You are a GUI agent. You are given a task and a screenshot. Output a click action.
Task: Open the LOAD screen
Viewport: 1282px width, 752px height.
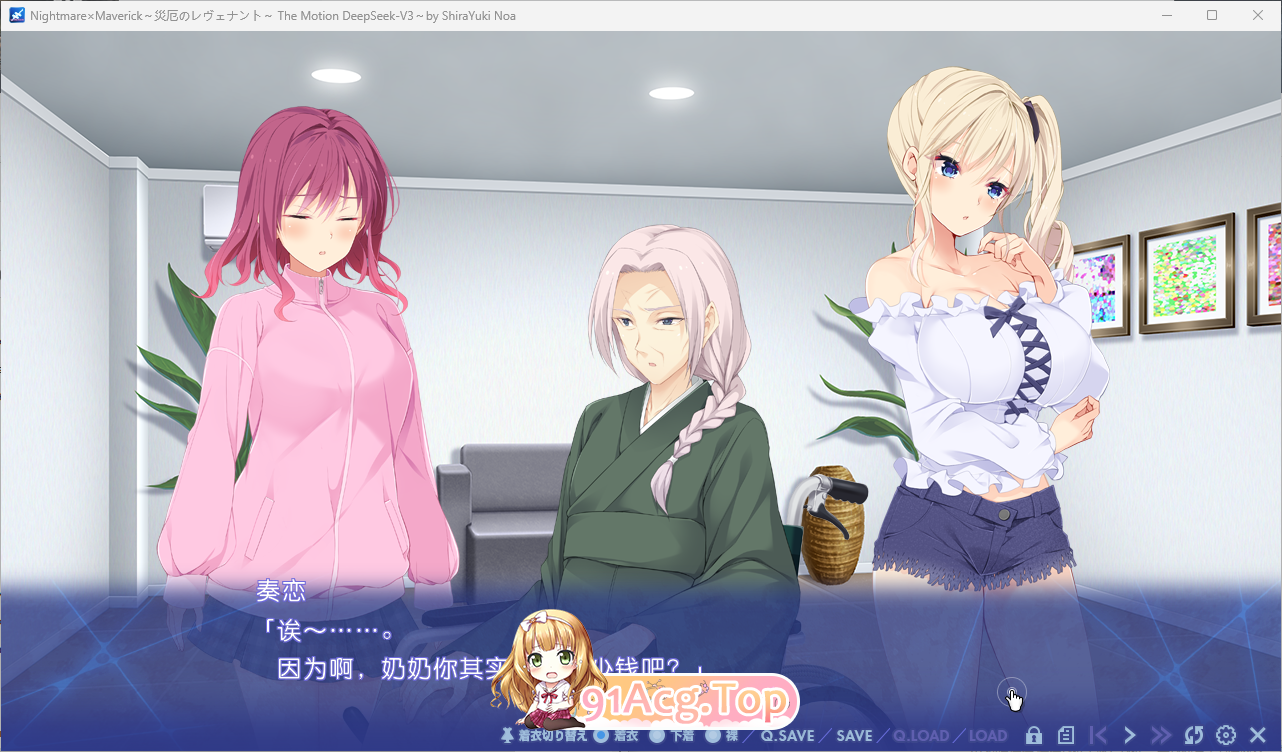pyautogui.click(x=986, y=734)
